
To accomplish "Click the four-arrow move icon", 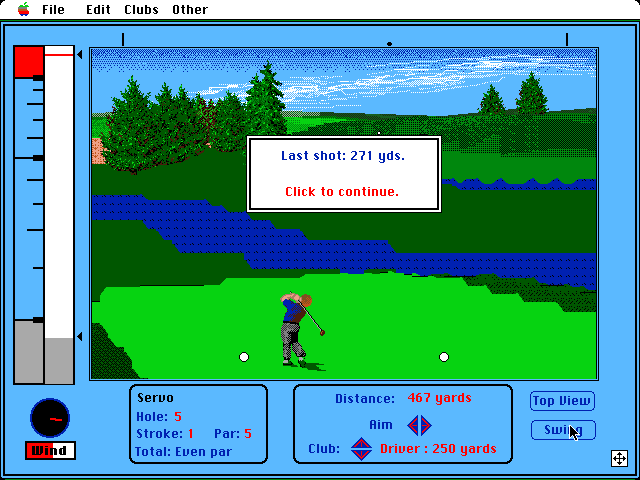I will pyautogui.click(x=619, y=458).
